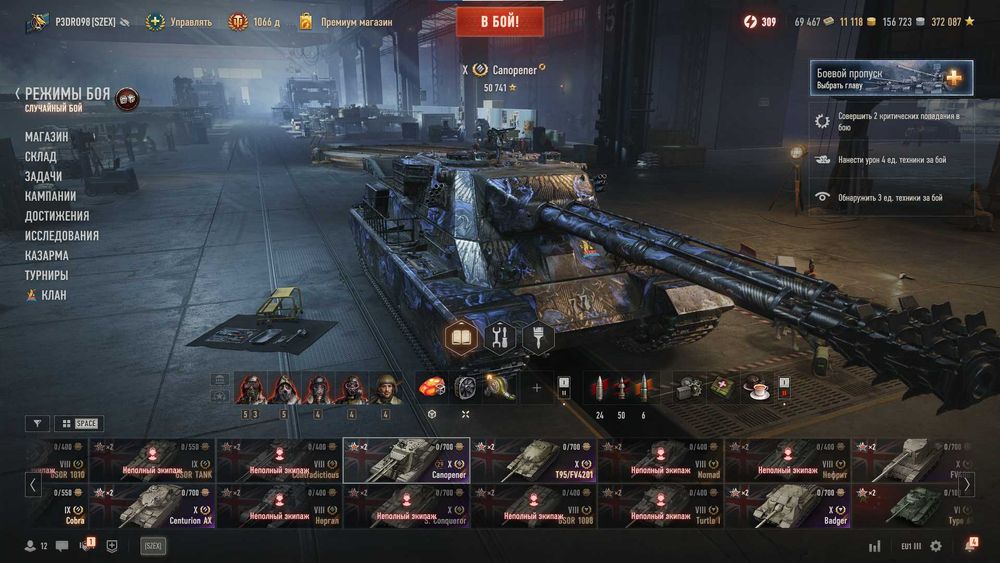Open the tank carousel filter

[x=37, y=423]
